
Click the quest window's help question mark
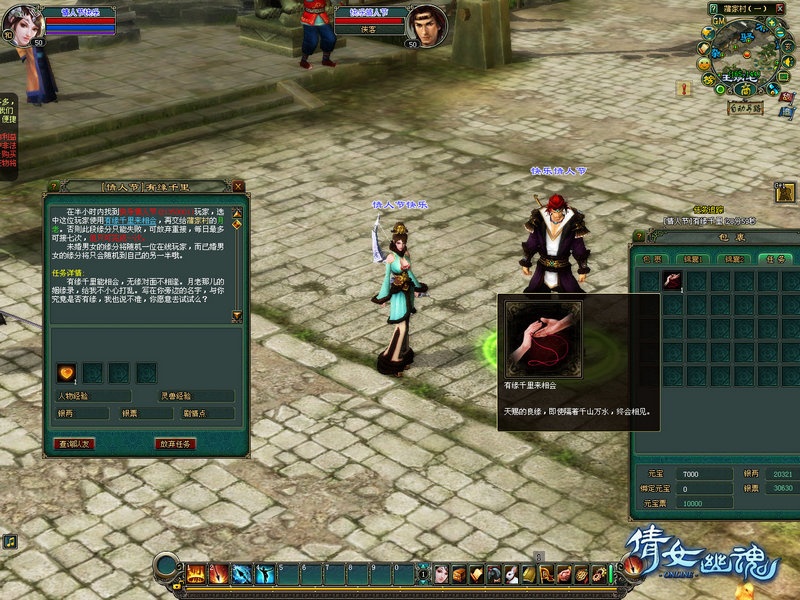pos(53,186)
